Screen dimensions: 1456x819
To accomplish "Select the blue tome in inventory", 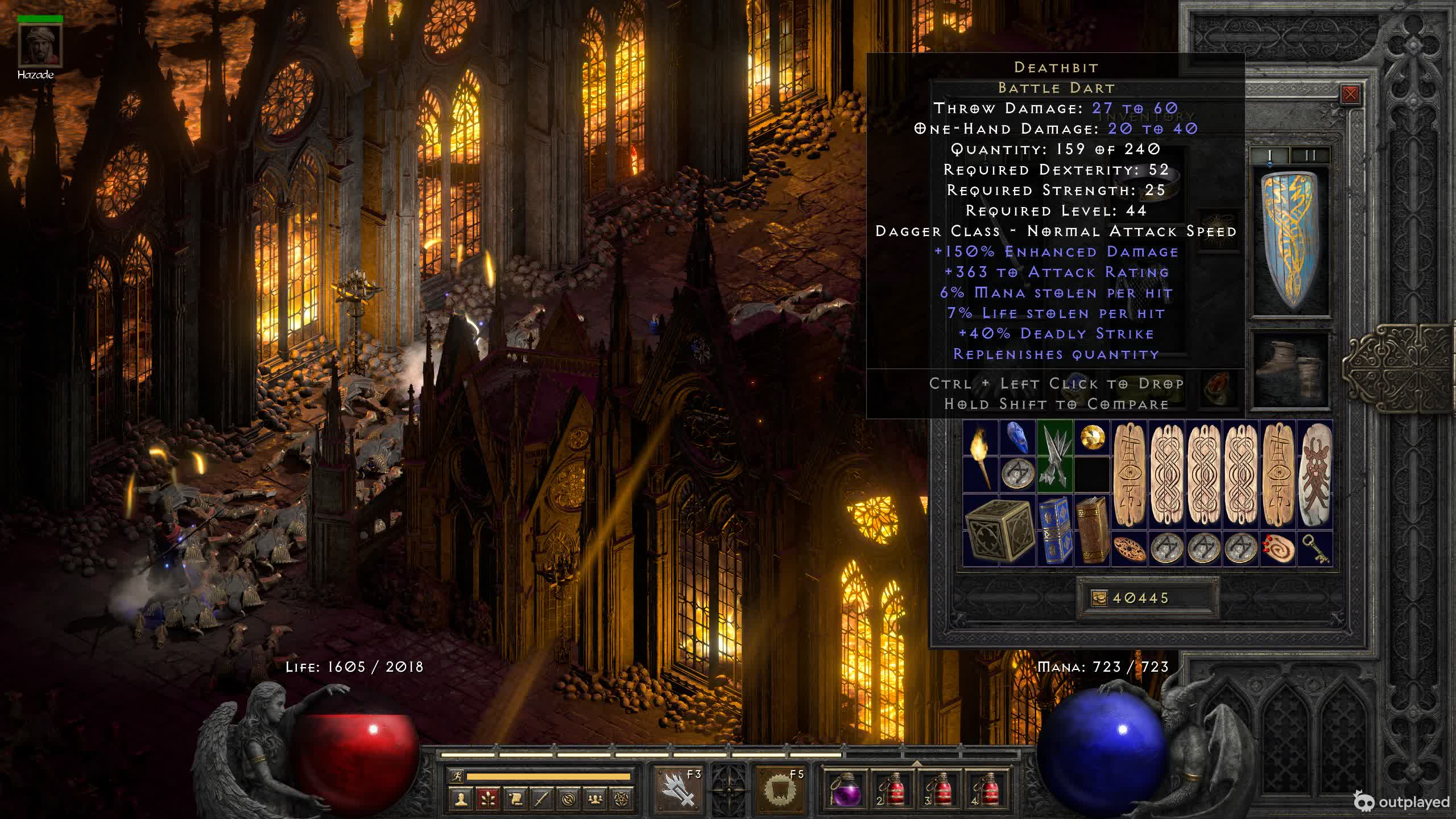I will click(1055, 530).
